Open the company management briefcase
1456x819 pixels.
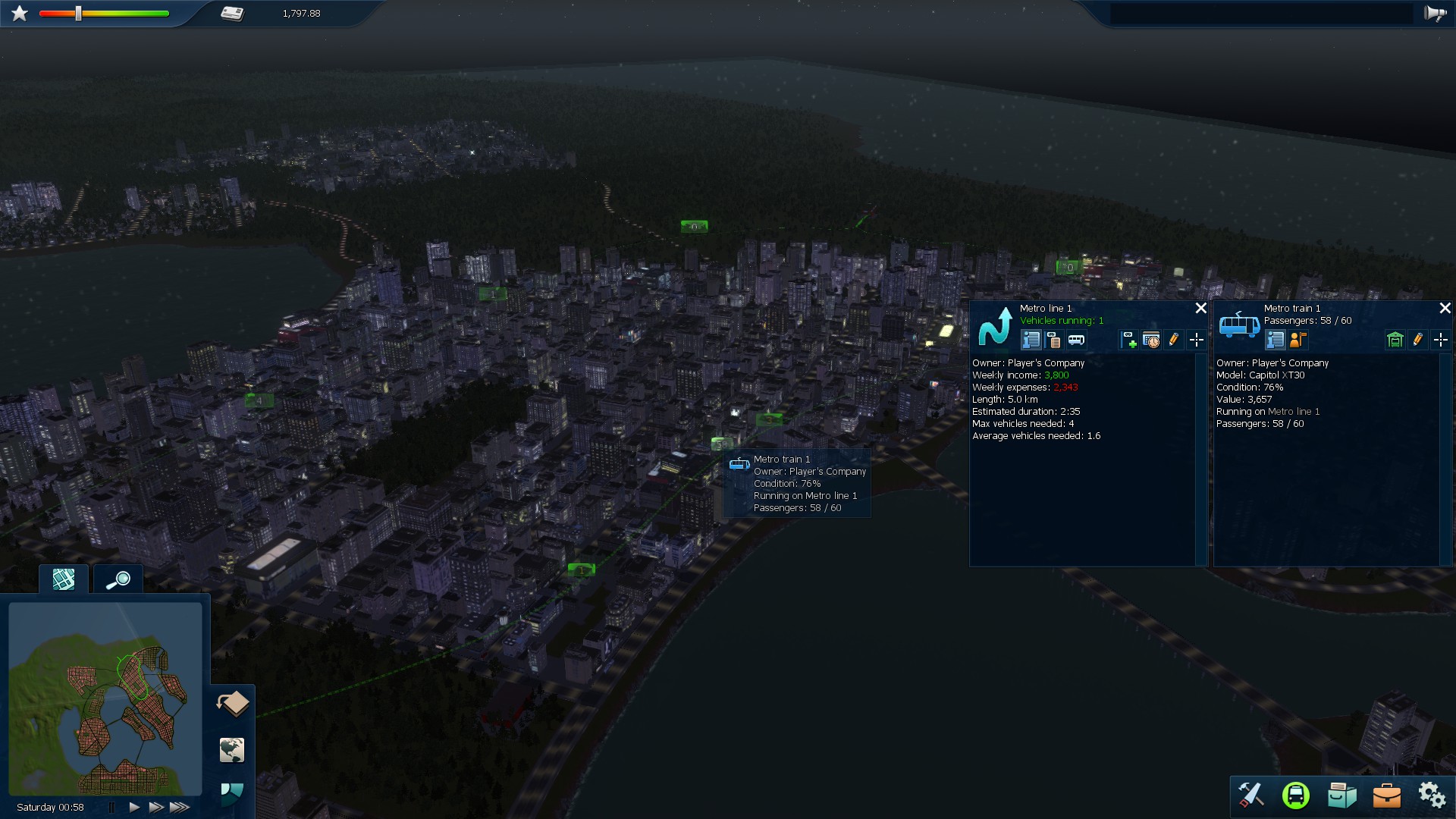(x=1387, y=796)
